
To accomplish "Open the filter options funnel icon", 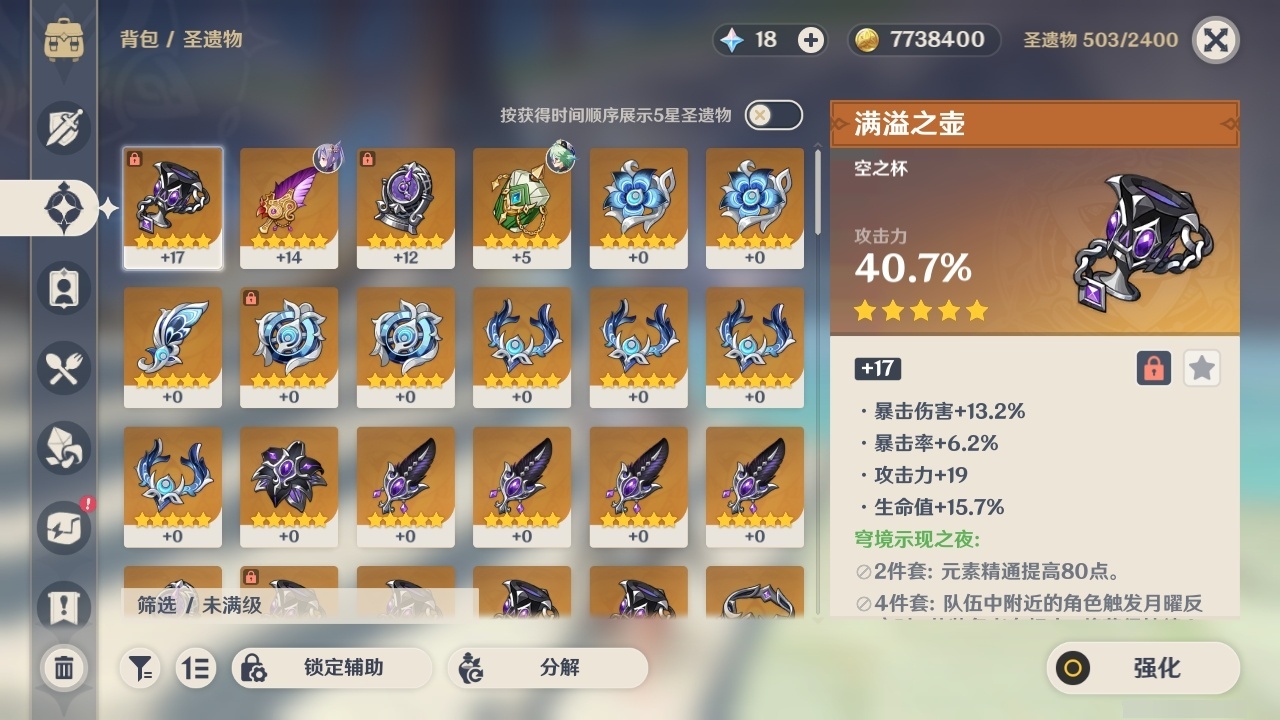I will click(140, 668).
